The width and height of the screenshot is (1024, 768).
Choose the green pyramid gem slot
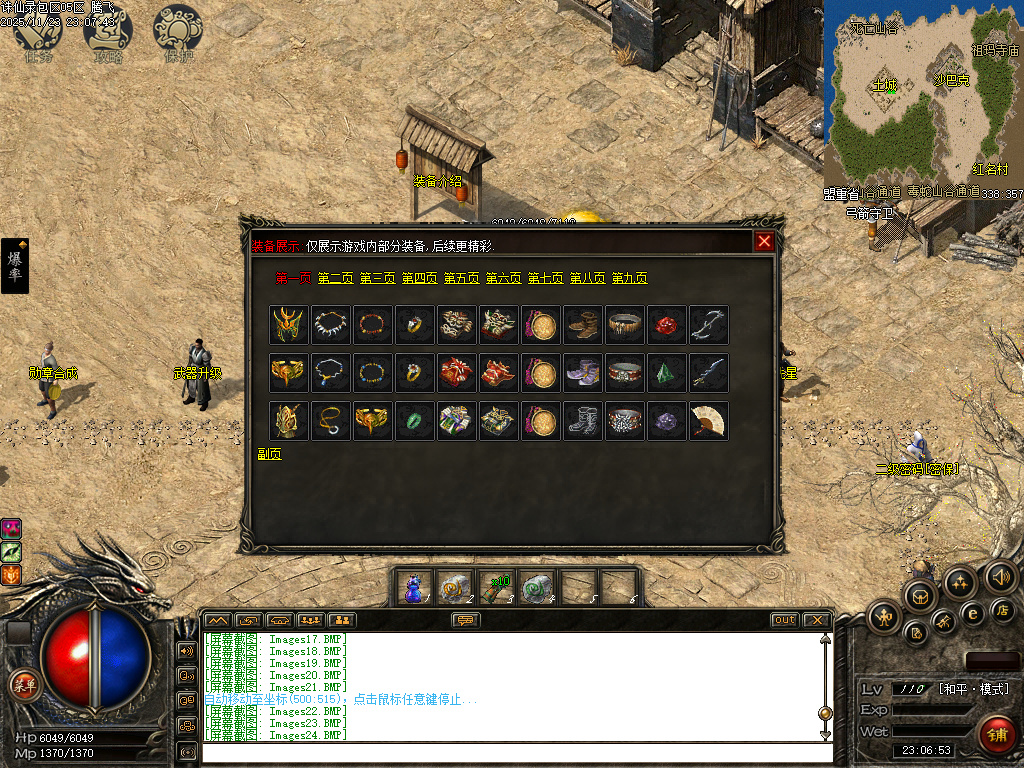[x=667, y=373]
